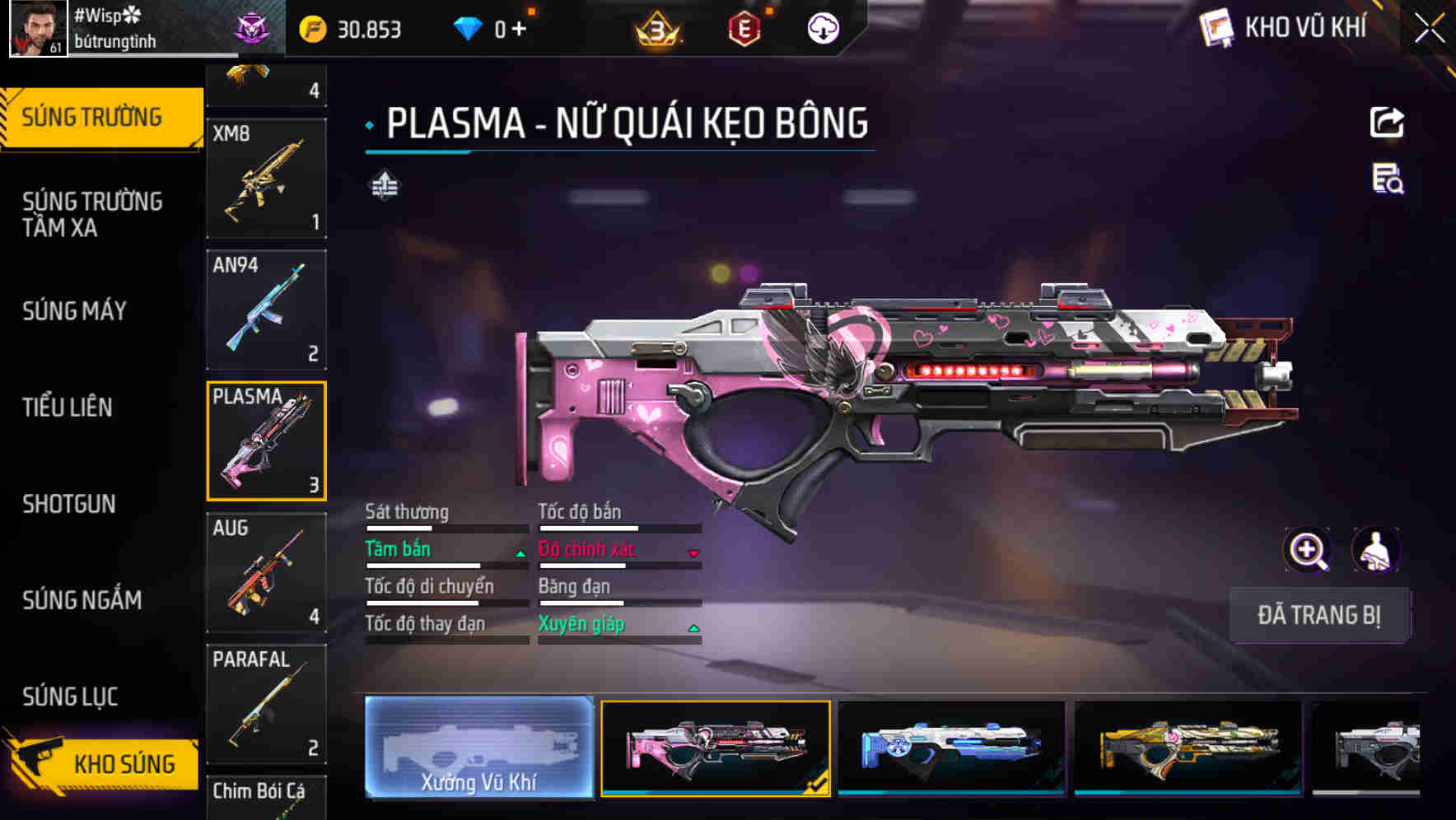Open the Xưởng Vũ Khí workshop
The height and width of the screenshot is (820, 1456).
(x=478, y=748)
